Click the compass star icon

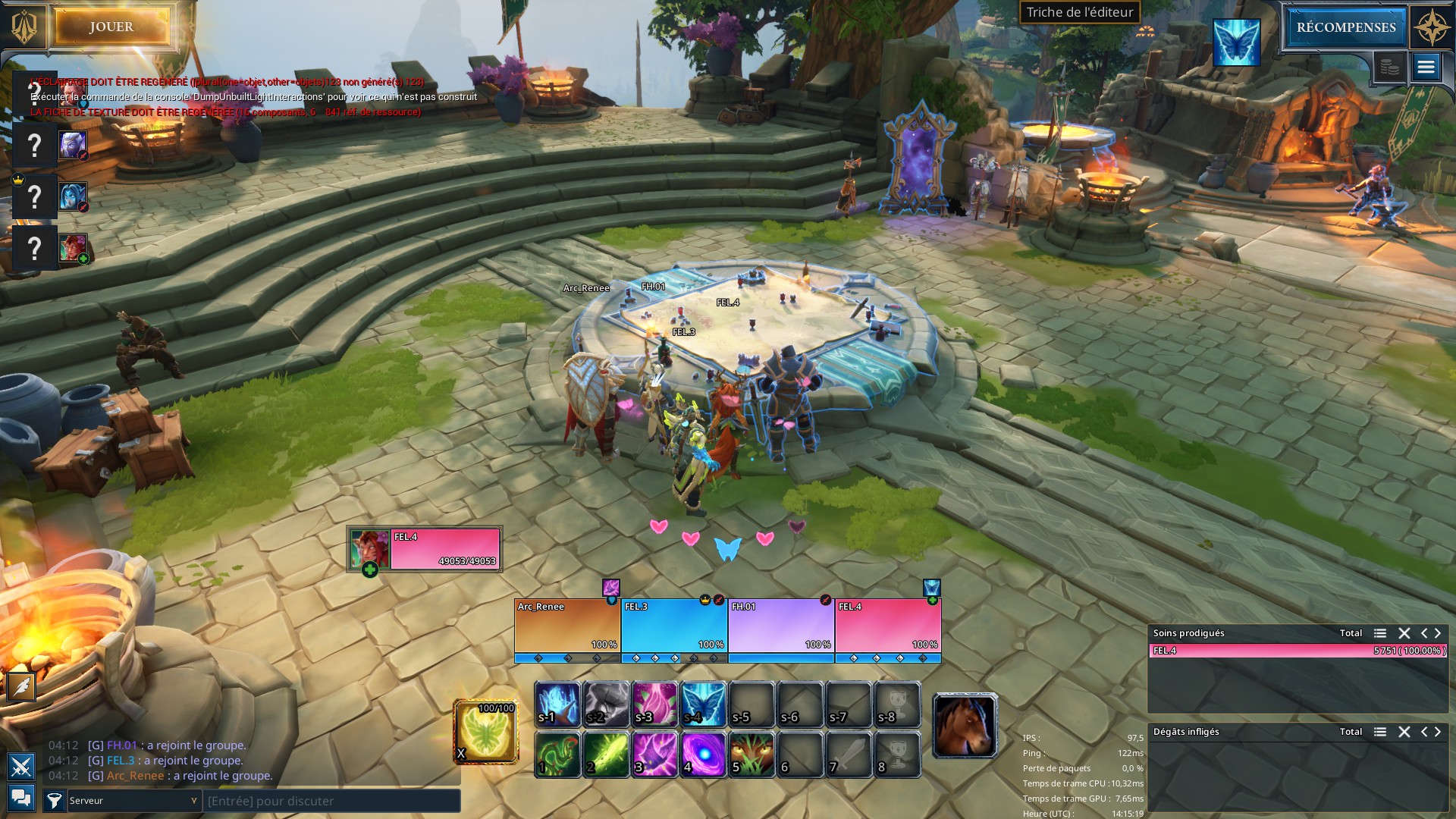(1432, 27)
